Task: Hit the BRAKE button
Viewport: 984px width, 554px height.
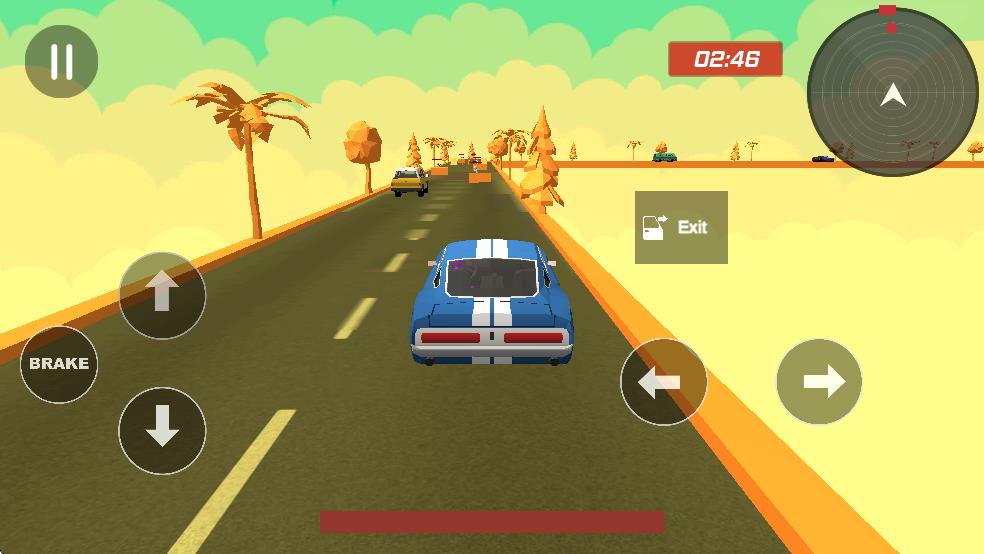Action: tap(59, 364)
